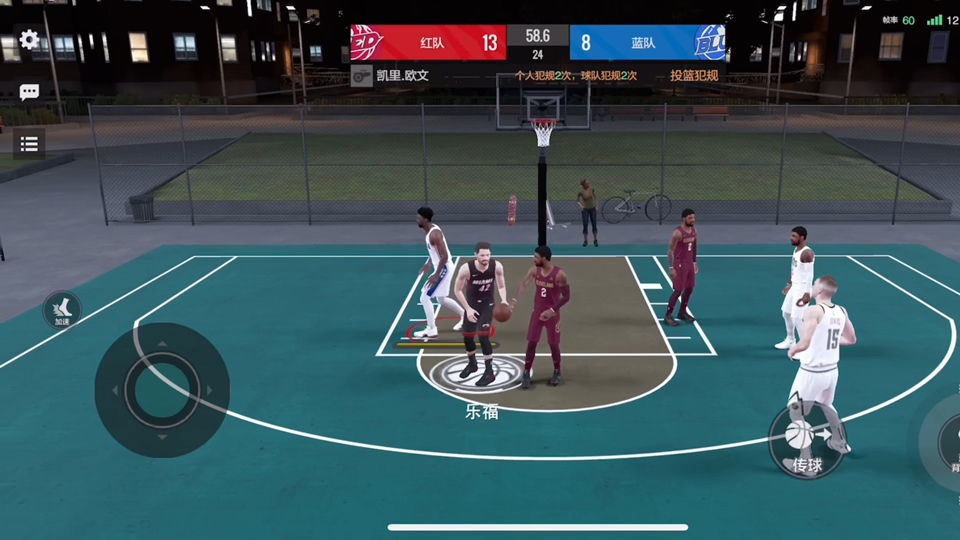
Task: Tap the 传球 pass button
Action: (806, 441)
